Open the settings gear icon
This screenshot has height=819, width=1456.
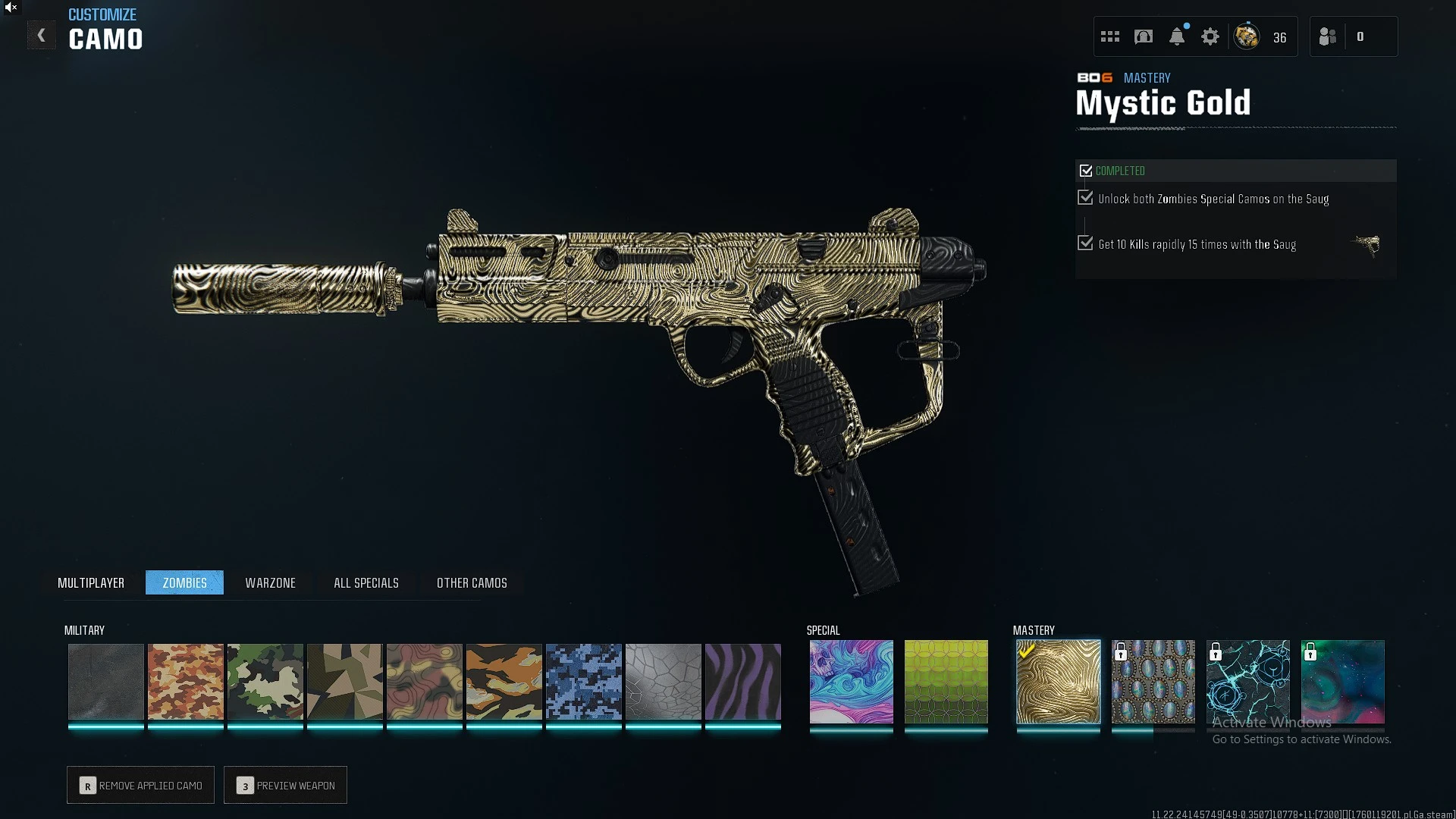coord(1210,36)
